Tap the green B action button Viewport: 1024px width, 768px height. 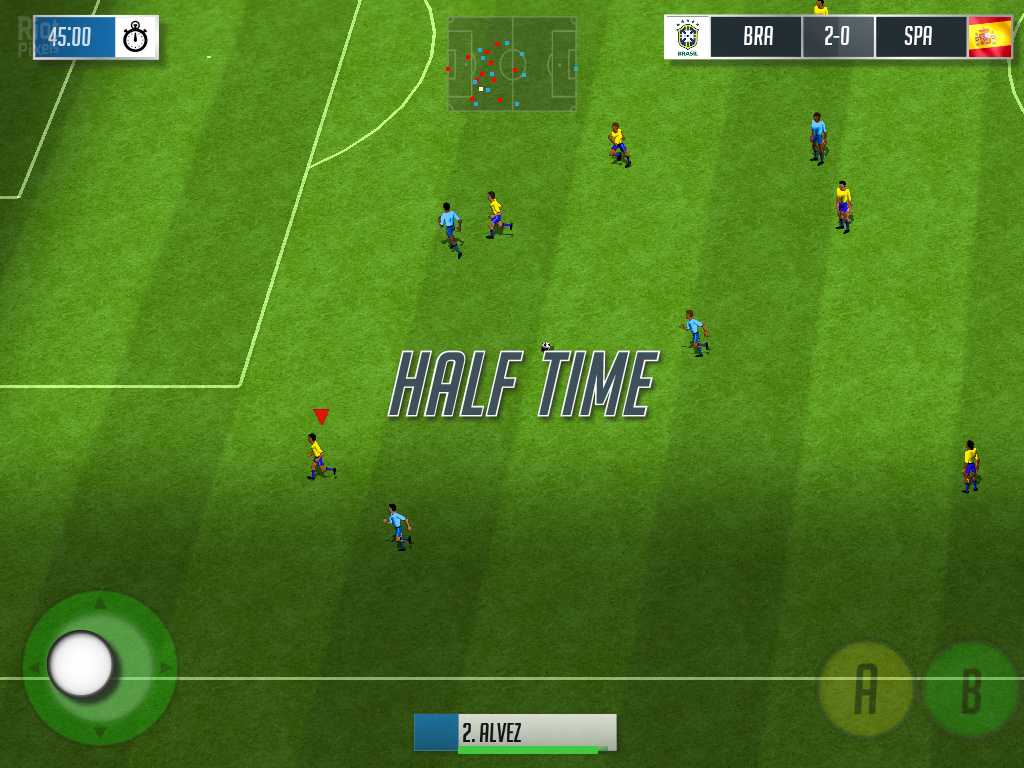point(969,690)
